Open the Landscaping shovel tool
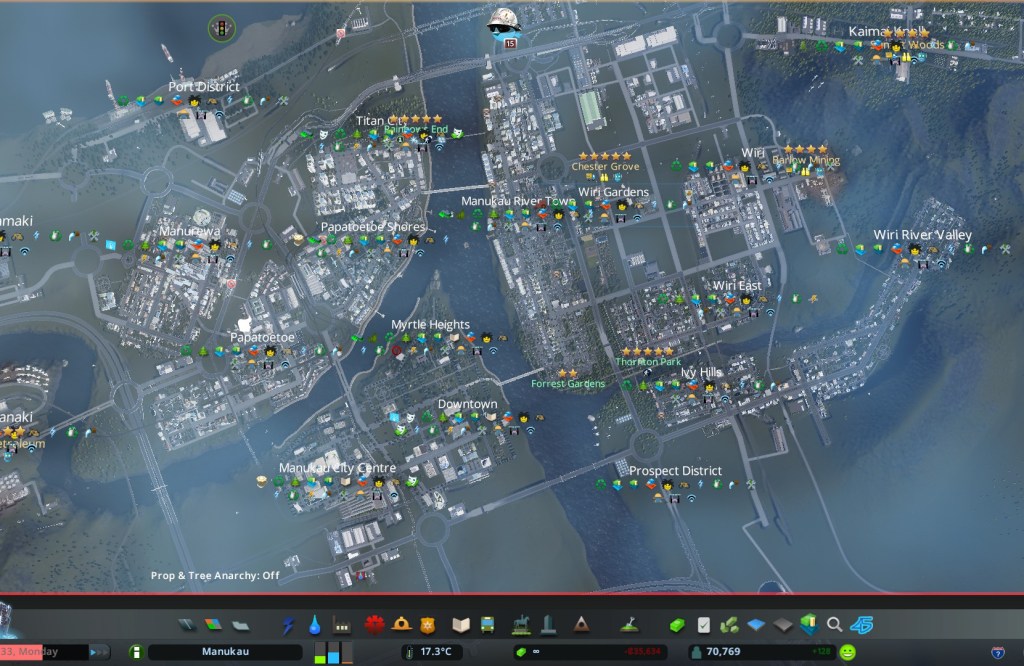The image size is (1024, 666). coord(628,625)
